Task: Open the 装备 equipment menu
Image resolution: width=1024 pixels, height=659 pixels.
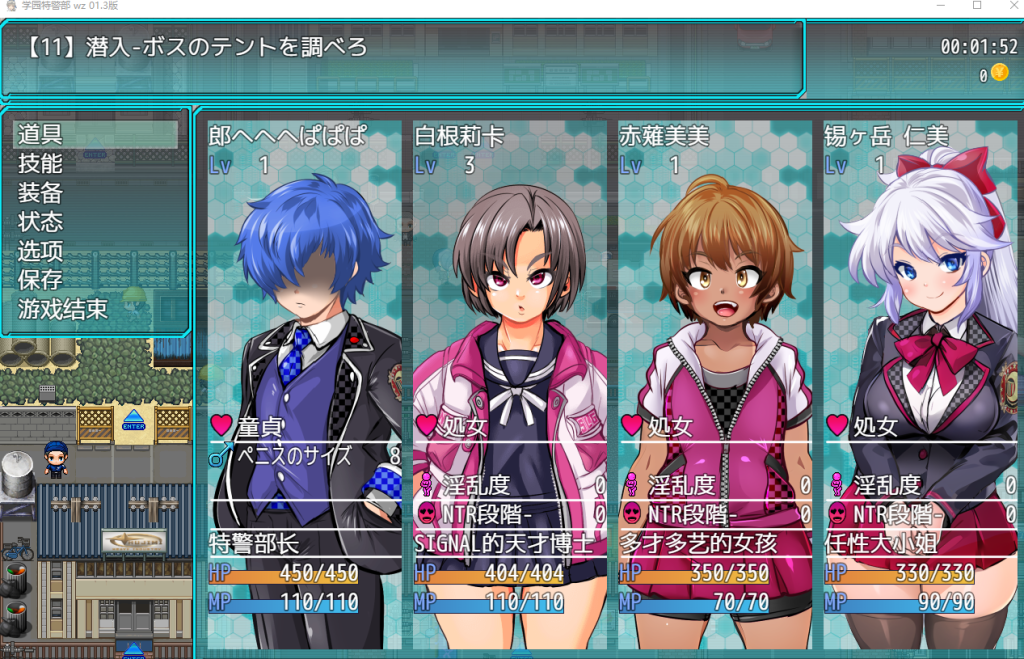Action: pyautogui.click(x=40, y=192)
